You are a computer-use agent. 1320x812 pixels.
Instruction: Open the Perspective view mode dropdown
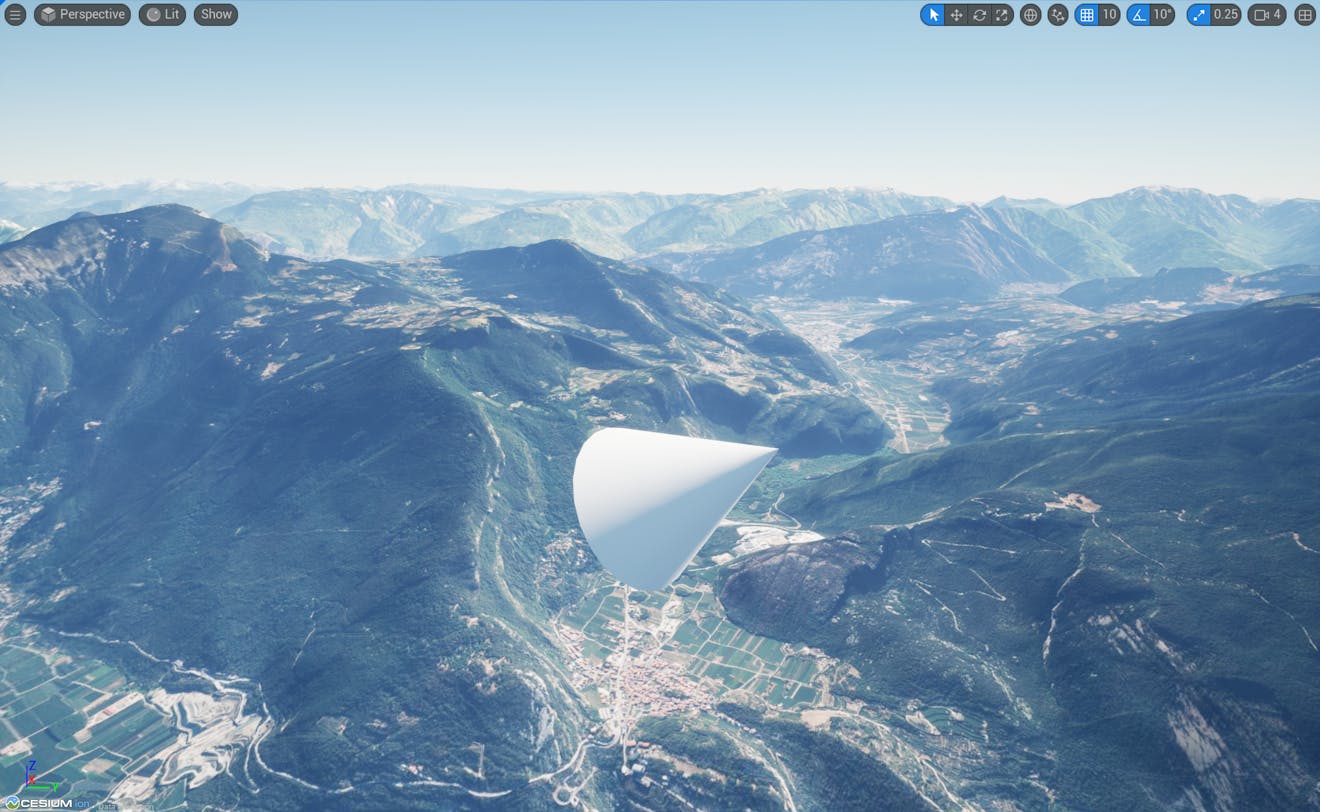click(82, 14)
